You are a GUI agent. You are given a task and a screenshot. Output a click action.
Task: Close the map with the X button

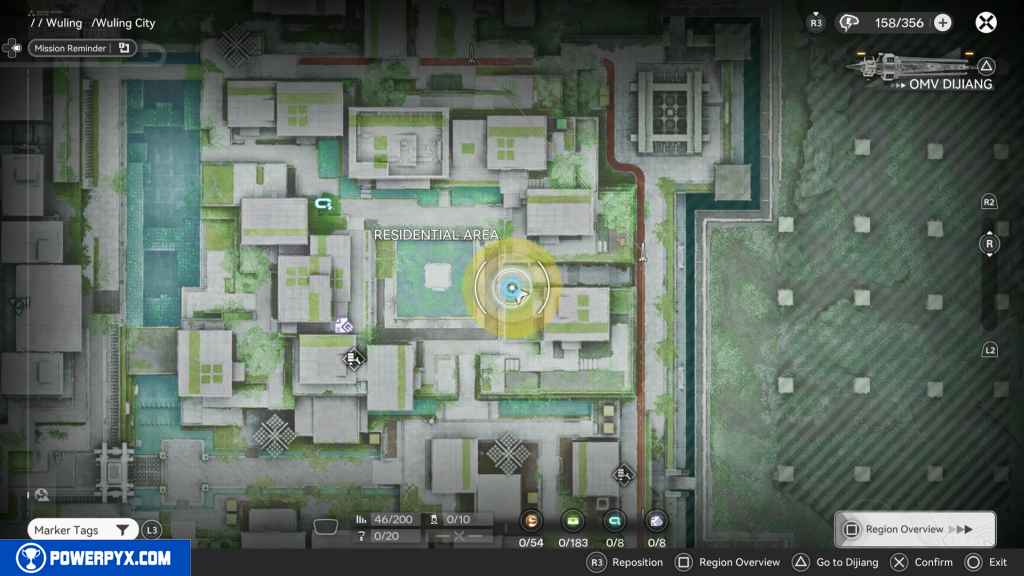click(x=986, y=23)
